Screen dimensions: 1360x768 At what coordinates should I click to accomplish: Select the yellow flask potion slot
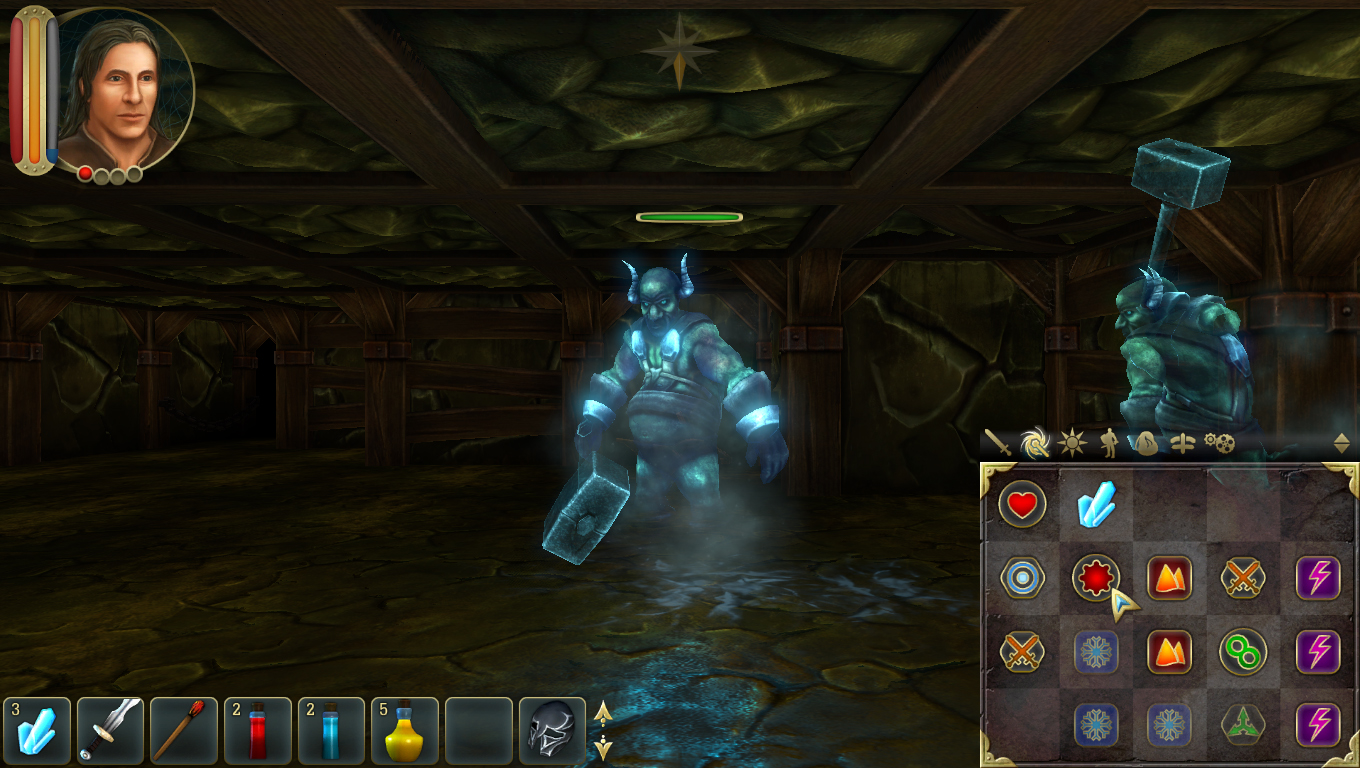coord(405,730)
